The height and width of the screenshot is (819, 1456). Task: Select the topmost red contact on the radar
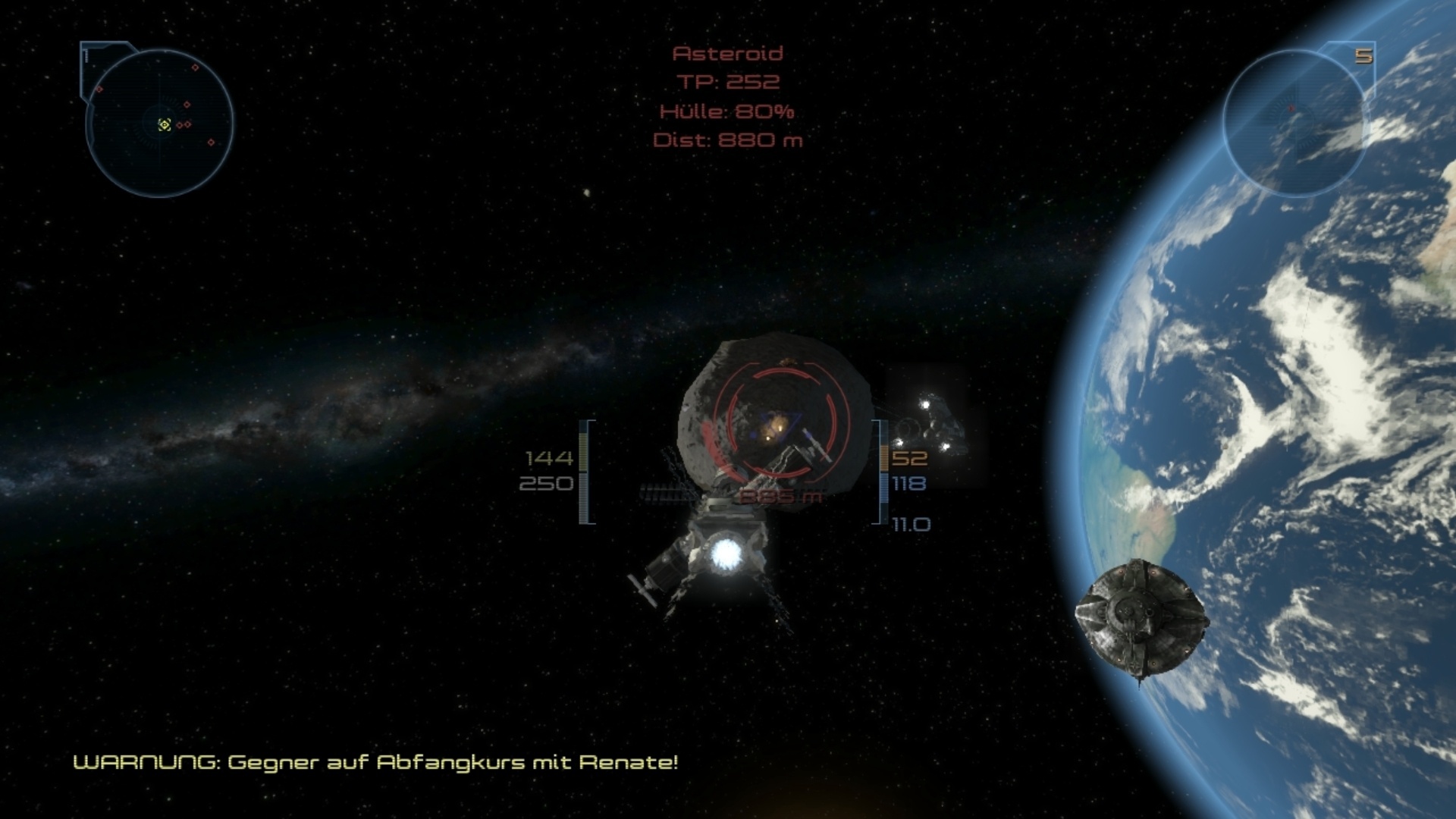[x=195, y=67]
